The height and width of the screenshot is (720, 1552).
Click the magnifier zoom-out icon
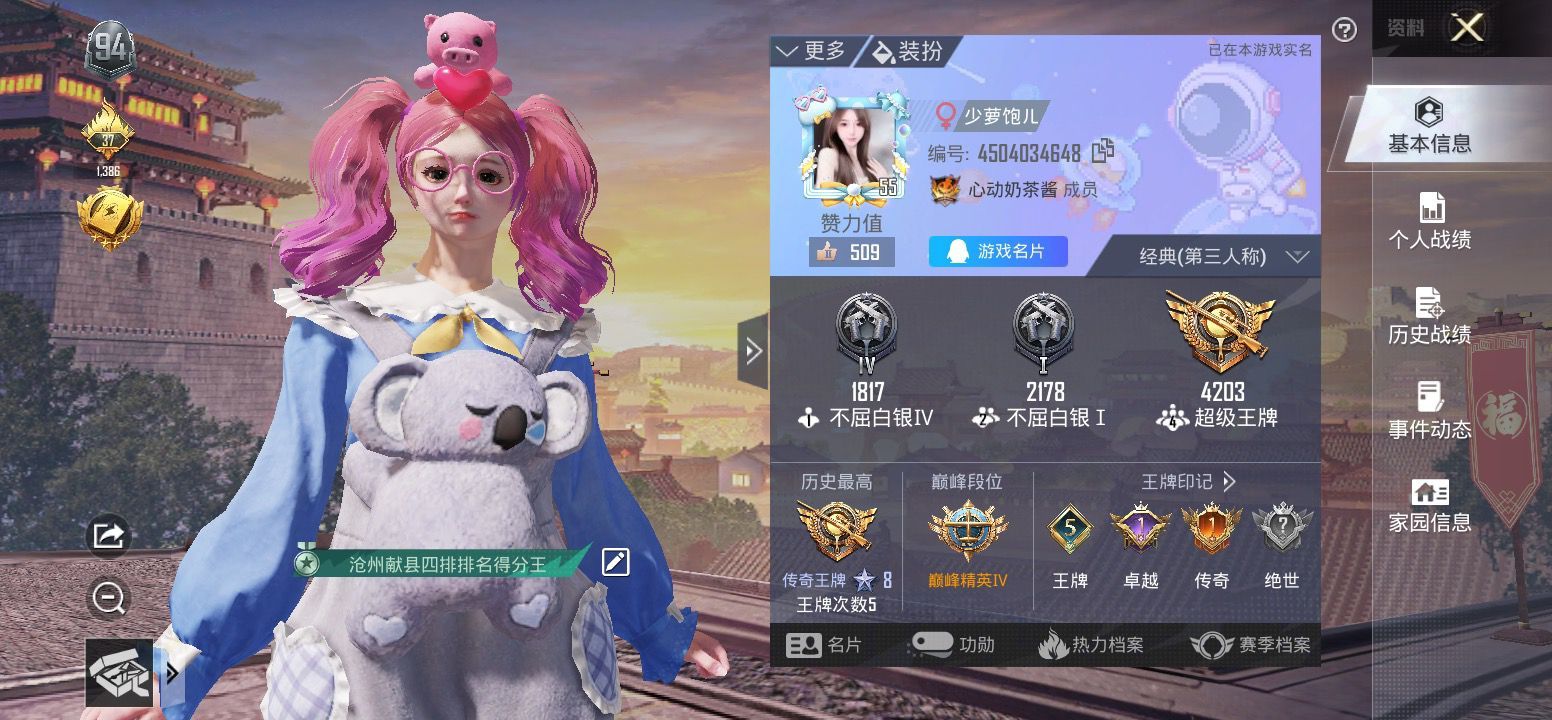[x=107, y=598]
